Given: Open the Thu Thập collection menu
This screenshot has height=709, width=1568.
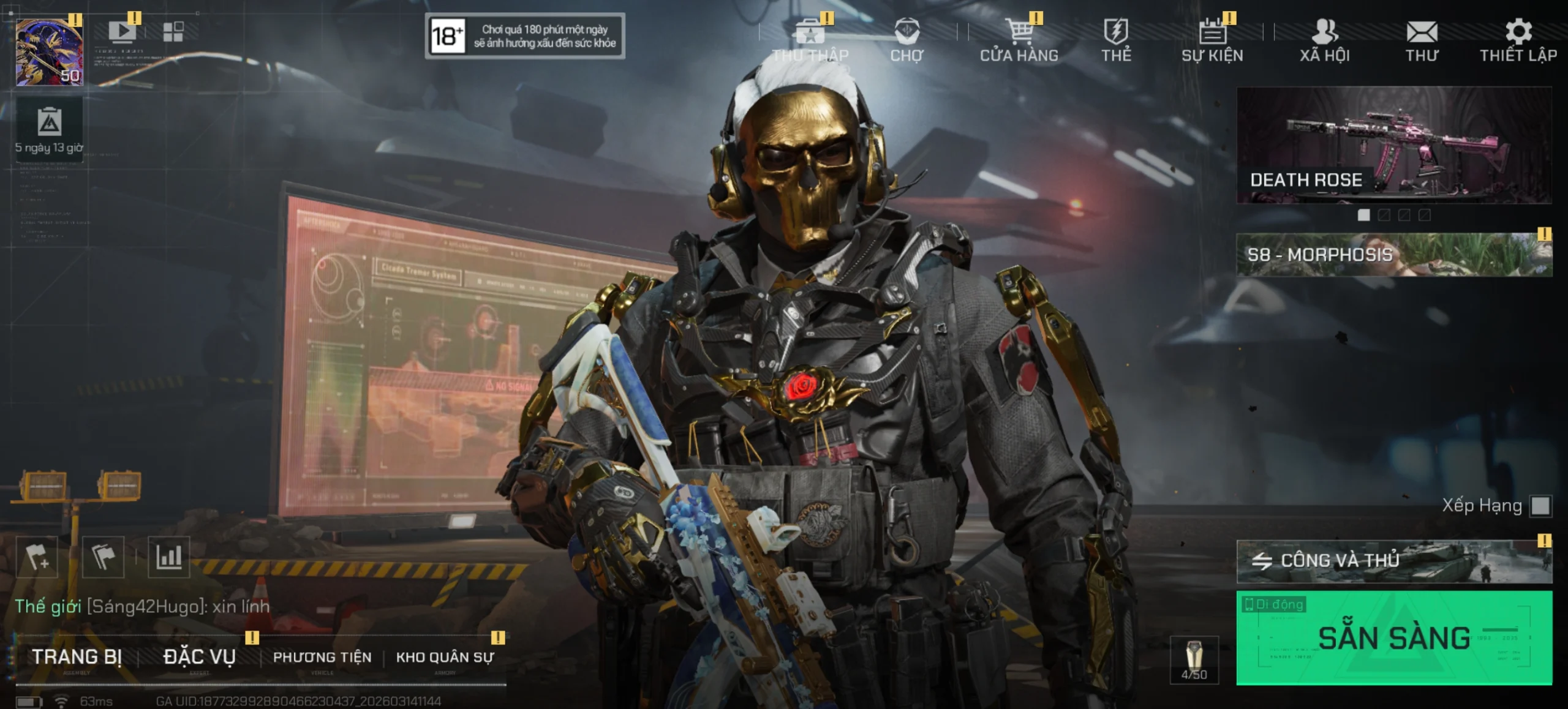Looking at the screenshot, I should tap(810, 40).
